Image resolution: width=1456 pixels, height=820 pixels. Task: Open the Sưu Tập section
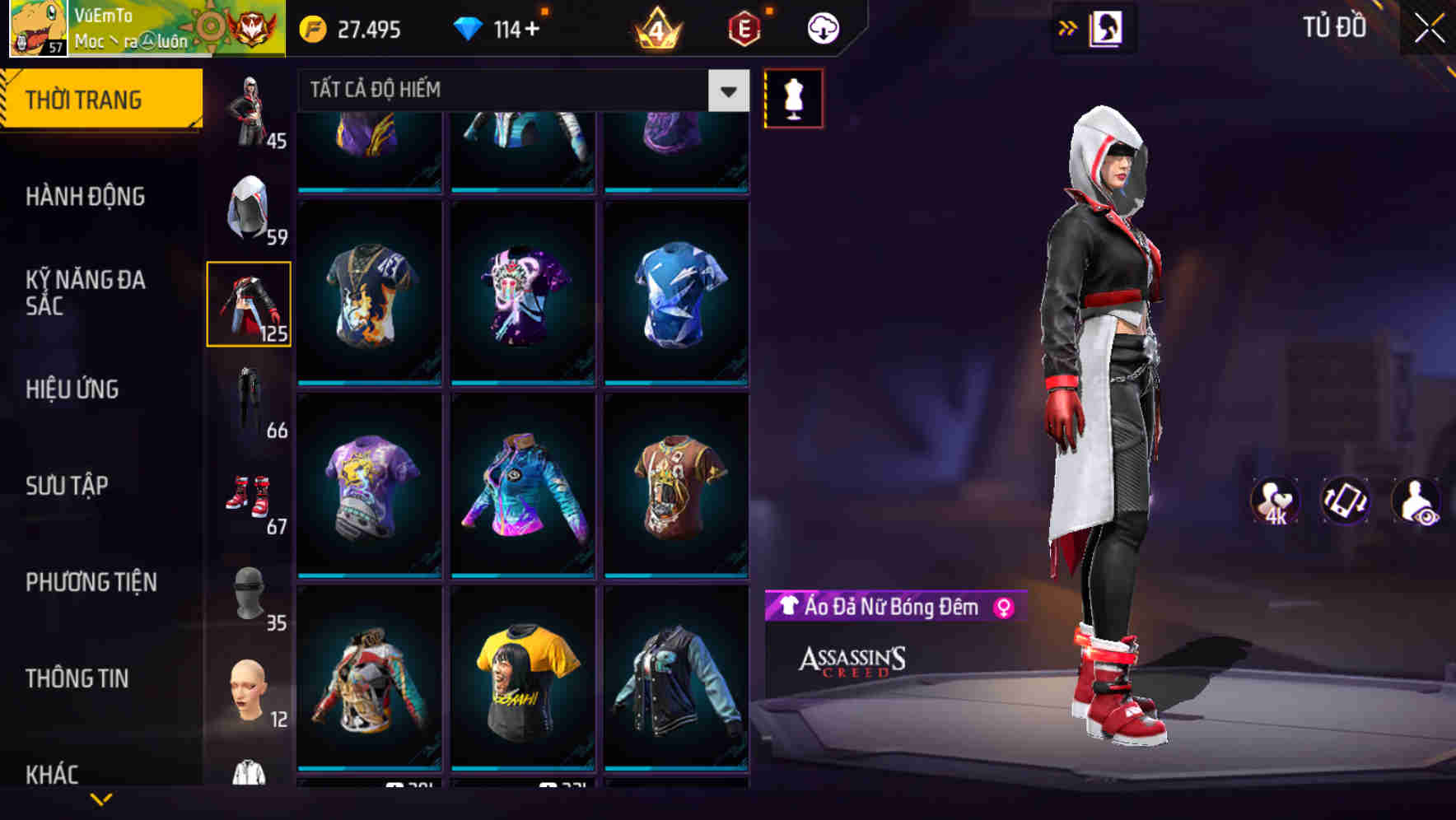66,486
